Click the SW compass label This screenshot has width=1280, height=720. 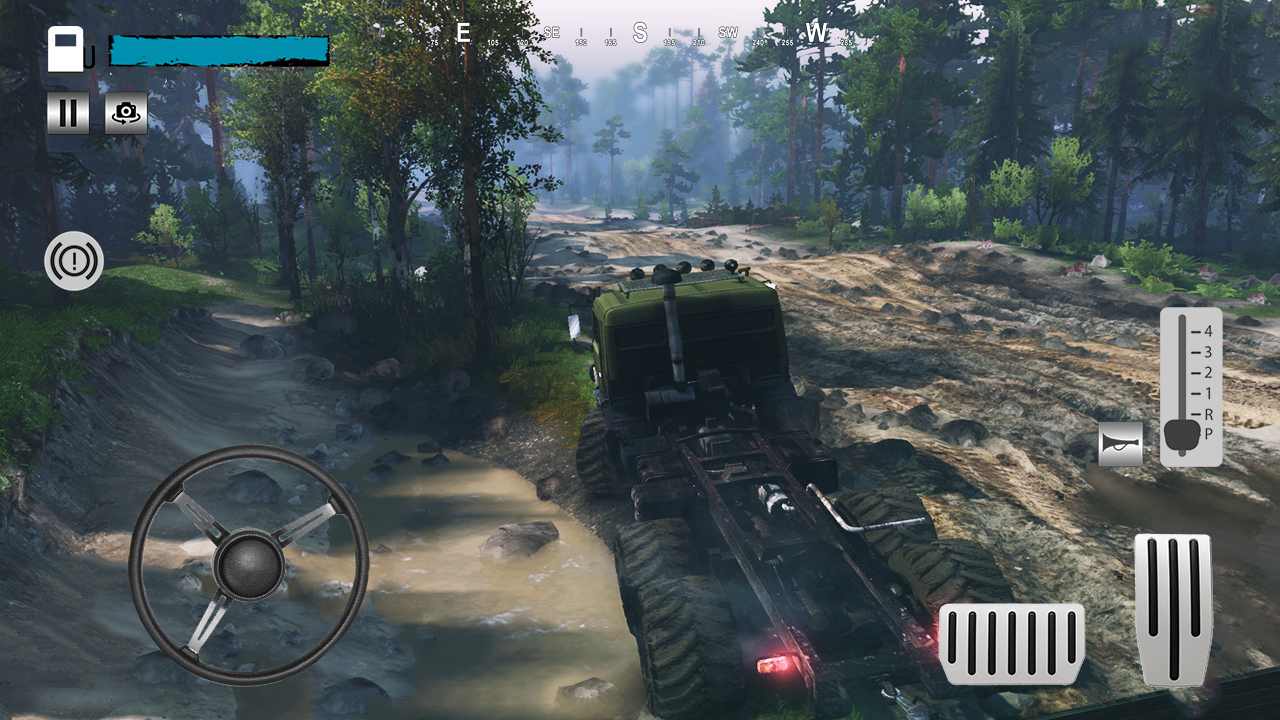[x=727, y=30]
